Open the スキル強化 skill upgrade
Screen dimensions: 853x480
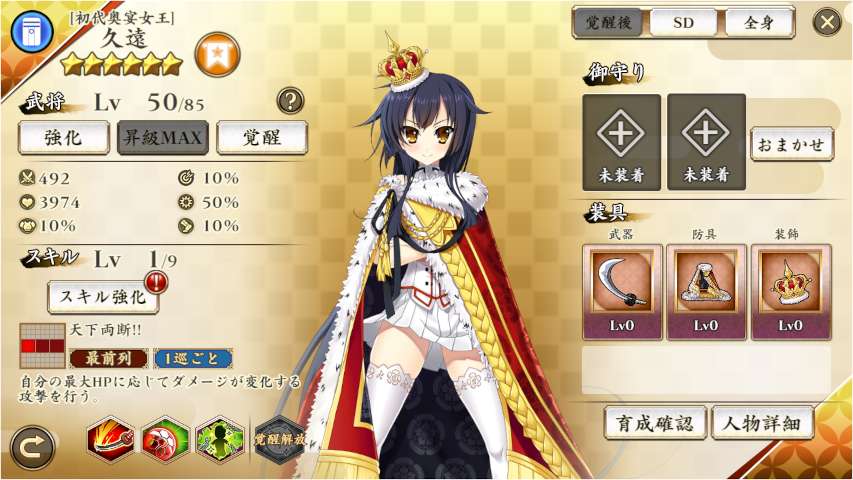[x=103, y=296]
